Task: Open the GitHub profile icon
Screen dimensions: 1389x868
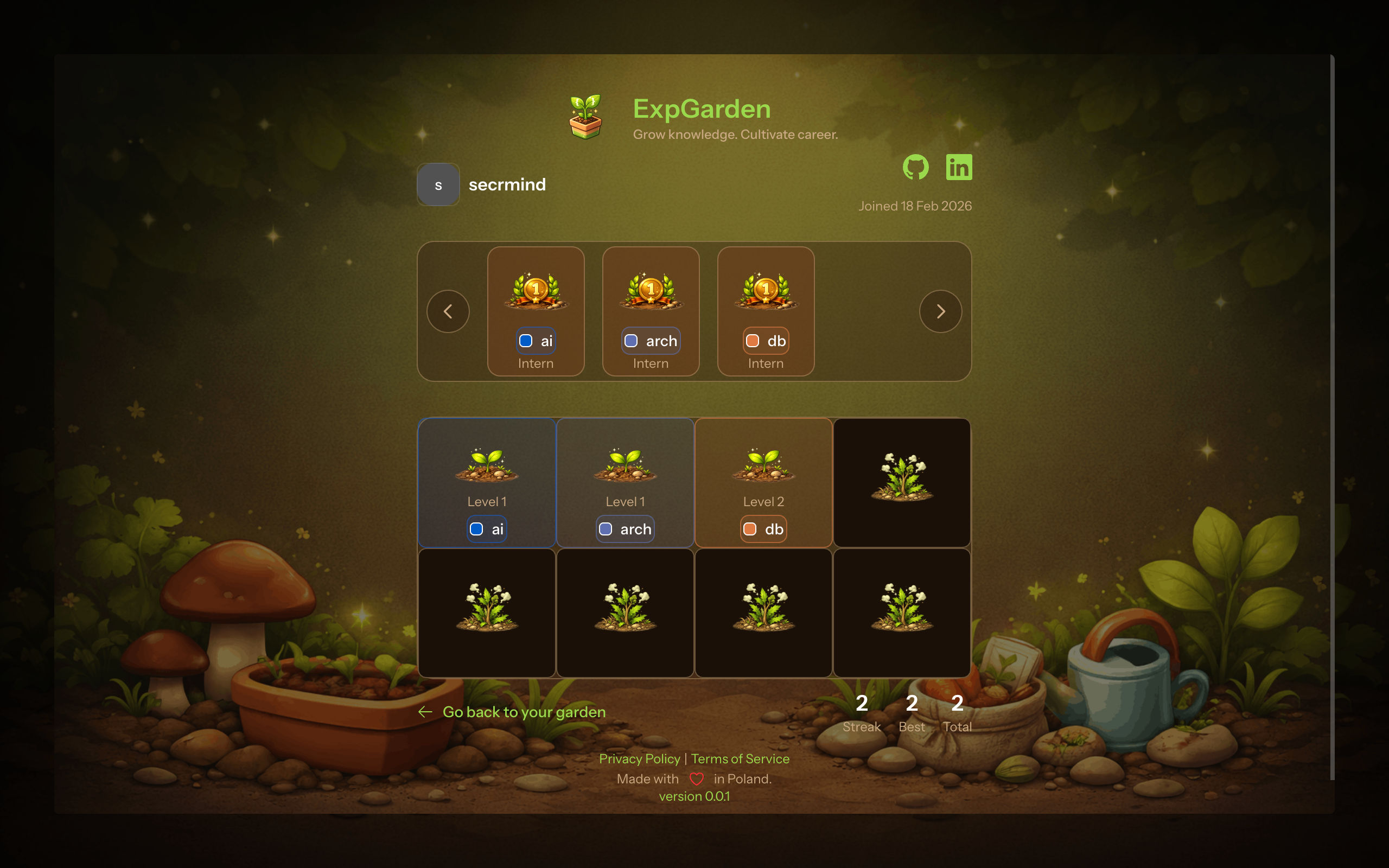Action: pos(915,167)
